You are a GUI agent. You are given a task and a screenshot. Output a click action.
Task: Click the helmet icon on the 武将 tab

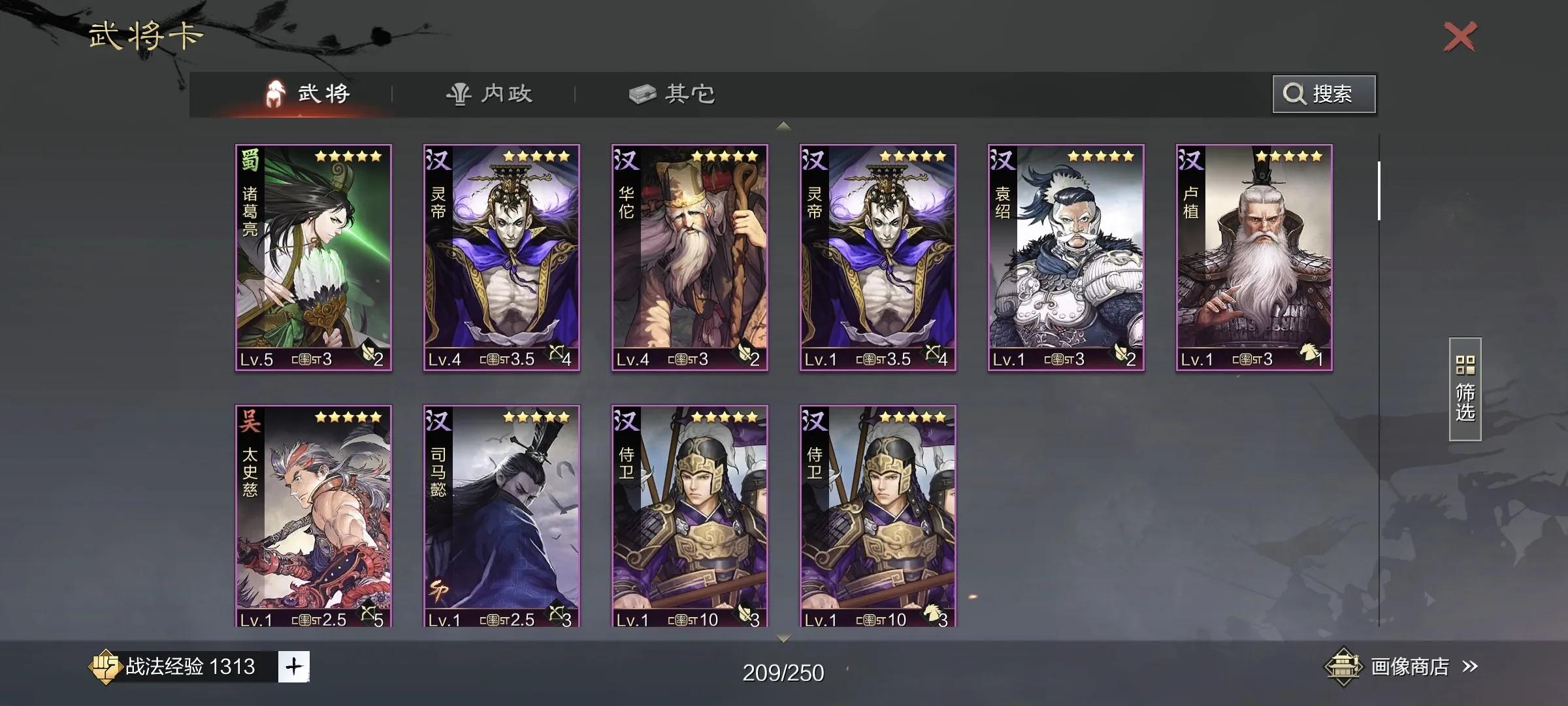tap(275, 93)
